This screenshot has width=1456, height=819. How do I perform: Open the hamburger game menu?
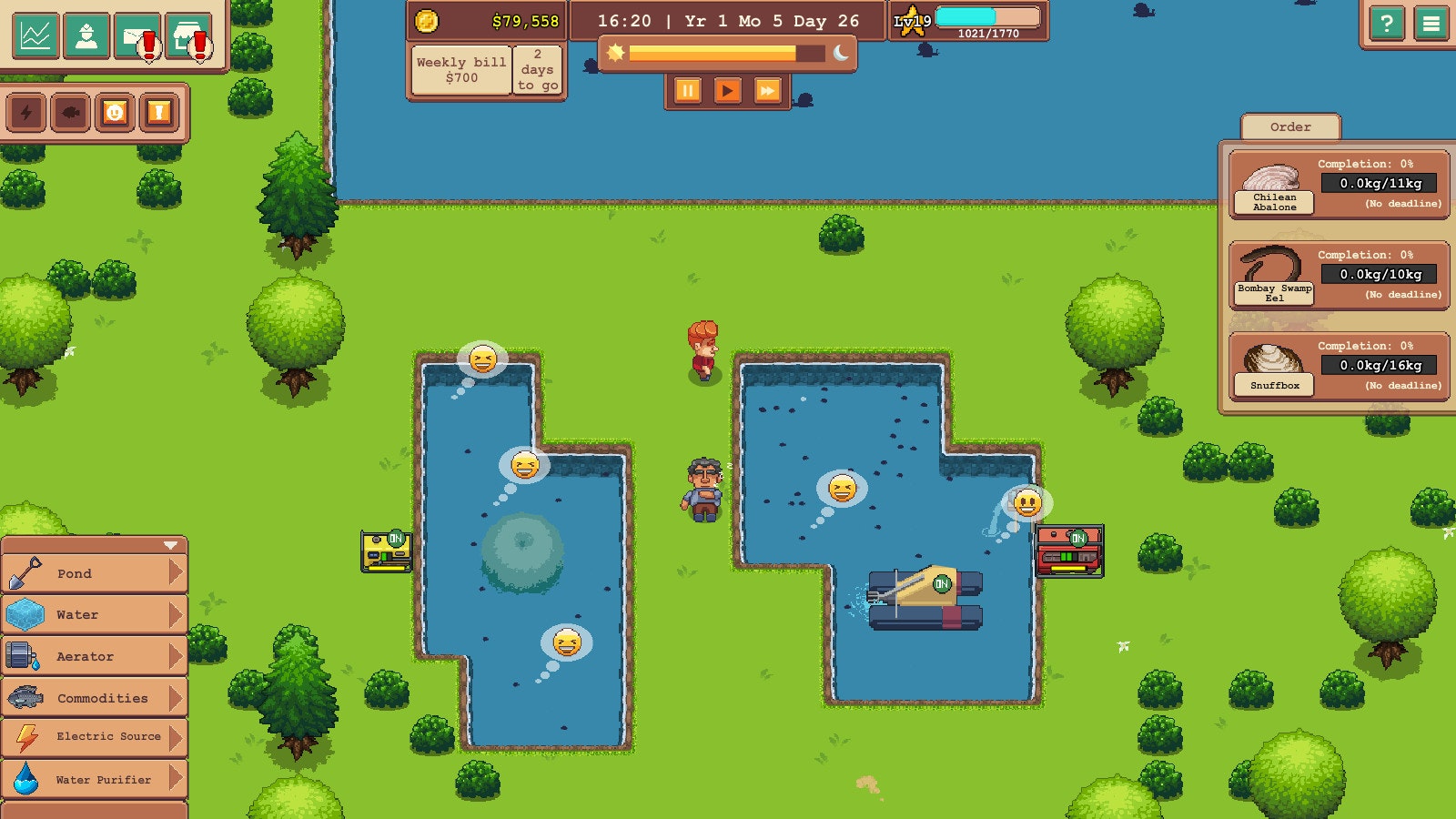point(1430,23)
